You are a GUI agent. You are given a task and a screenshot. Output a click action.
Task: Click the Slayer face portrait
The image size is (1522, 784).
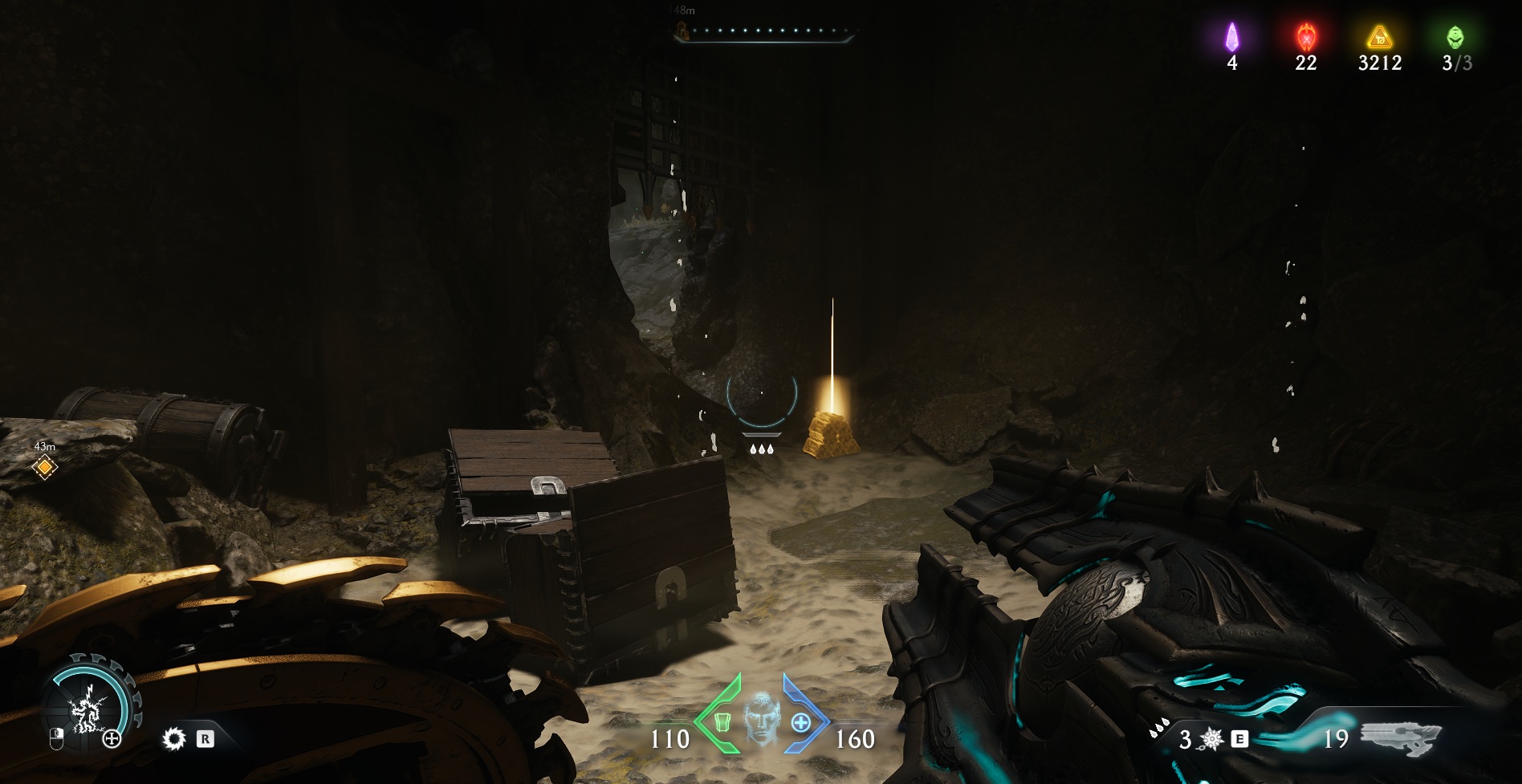pos(761,720)
